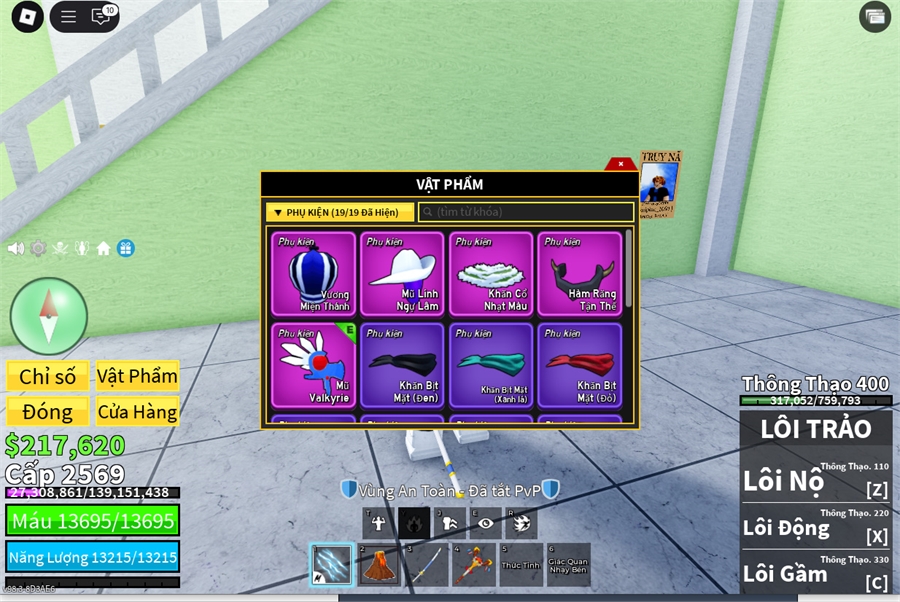Open the Cửa Hàng shop
900x602 pixels.
point(137,411)
